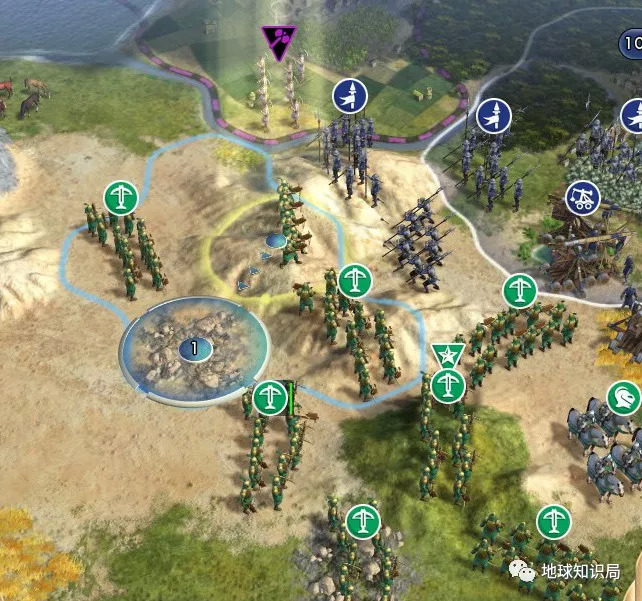Viewport: 642px width, 601px height.
Task: Select the blue siege unit flag
Action: (x=583, y=198)
